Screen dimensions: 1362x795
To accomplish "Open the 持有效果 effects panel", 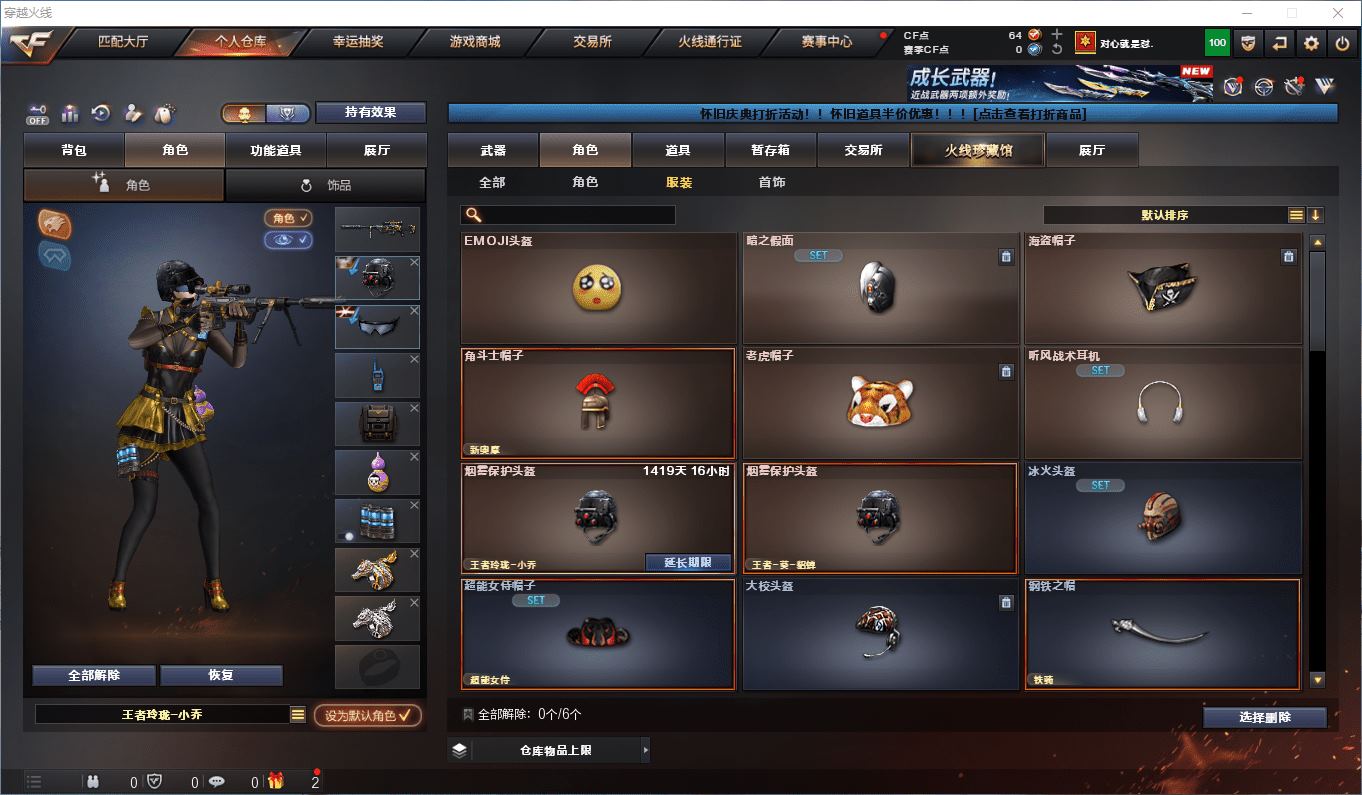I will pos(370,113).
